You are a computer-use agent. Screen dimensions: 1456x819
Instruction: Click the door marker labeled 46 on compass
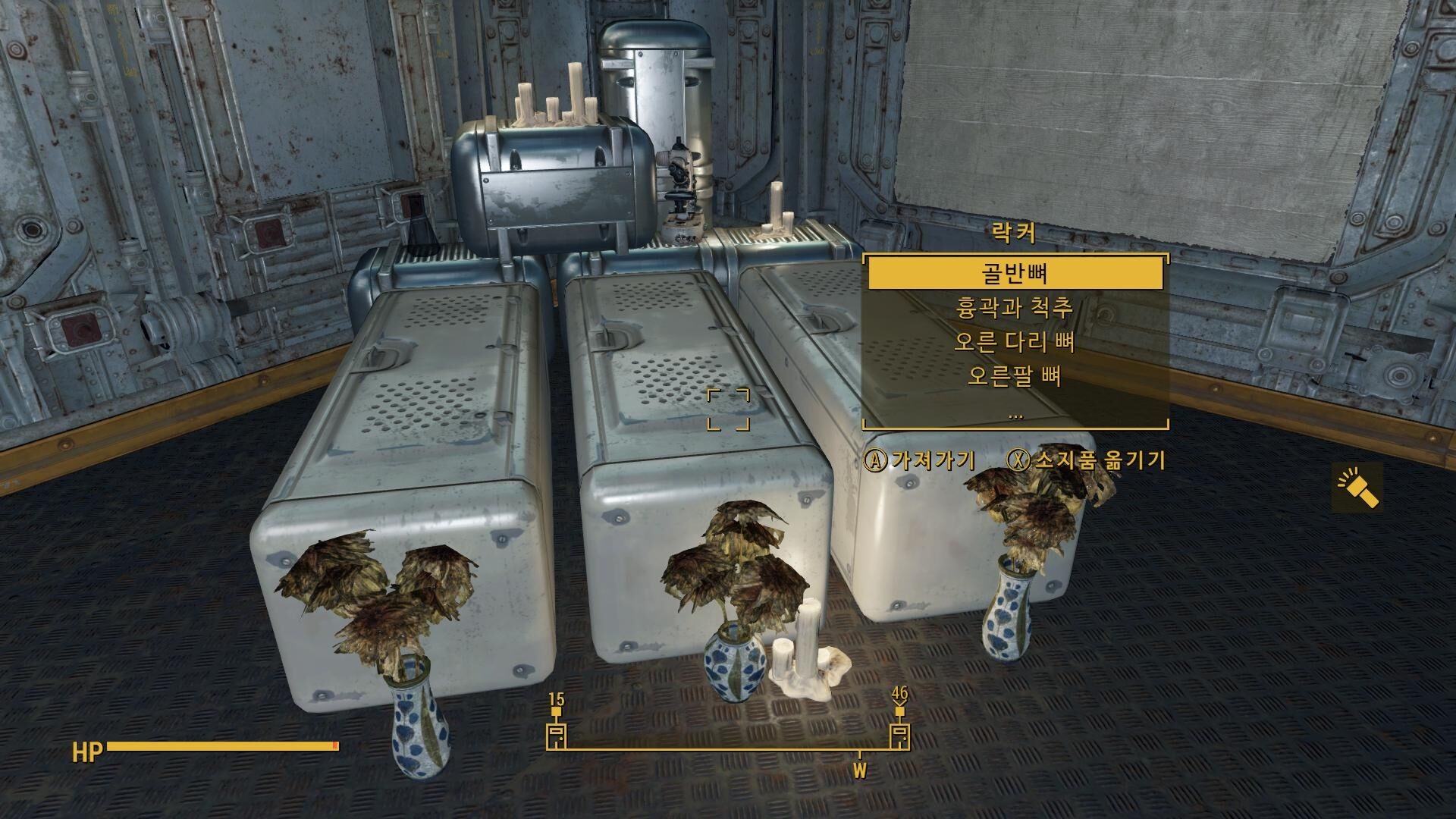pyautogui.click(x=900, y=734)
